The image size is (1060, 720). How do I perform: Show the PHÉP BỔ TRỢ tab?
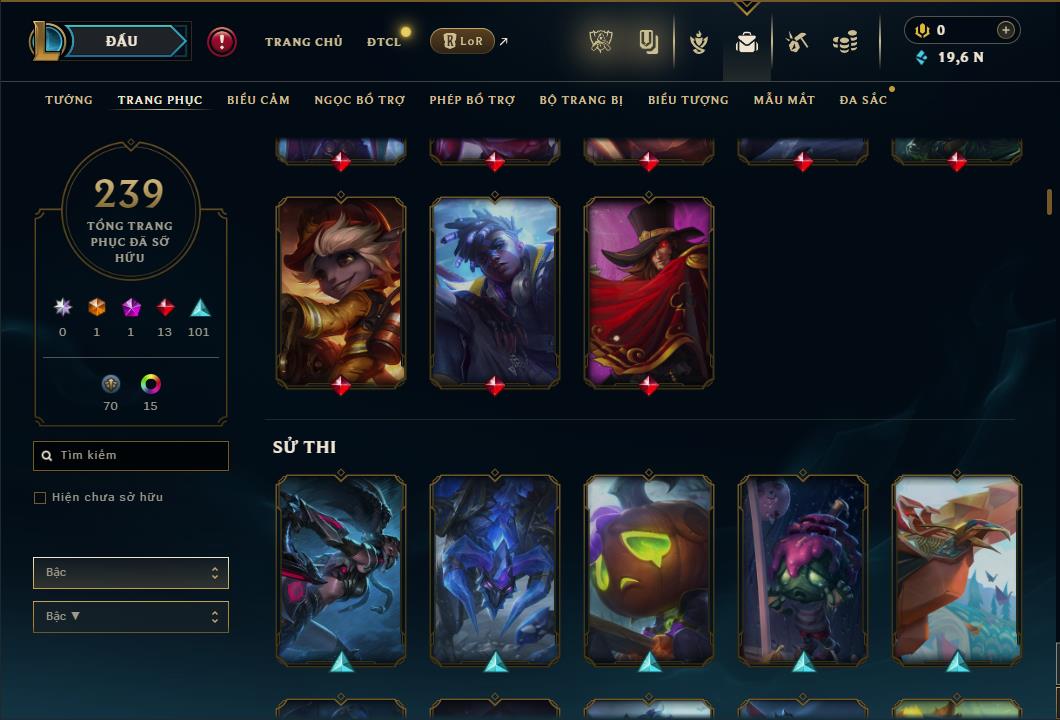(x=472, y=100)
